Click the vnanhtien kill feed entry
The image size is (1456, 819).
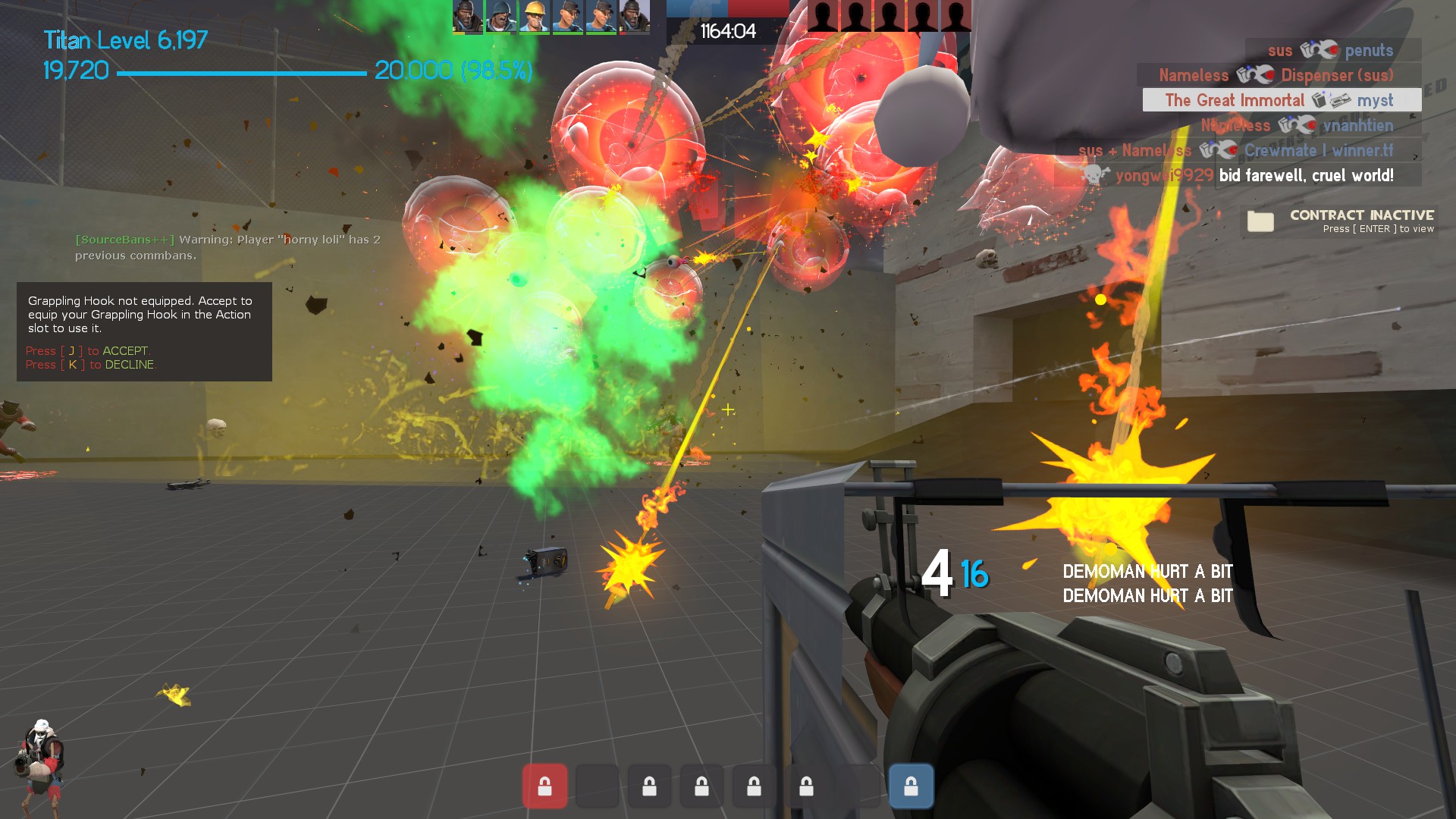click(x=1298, y=125)
